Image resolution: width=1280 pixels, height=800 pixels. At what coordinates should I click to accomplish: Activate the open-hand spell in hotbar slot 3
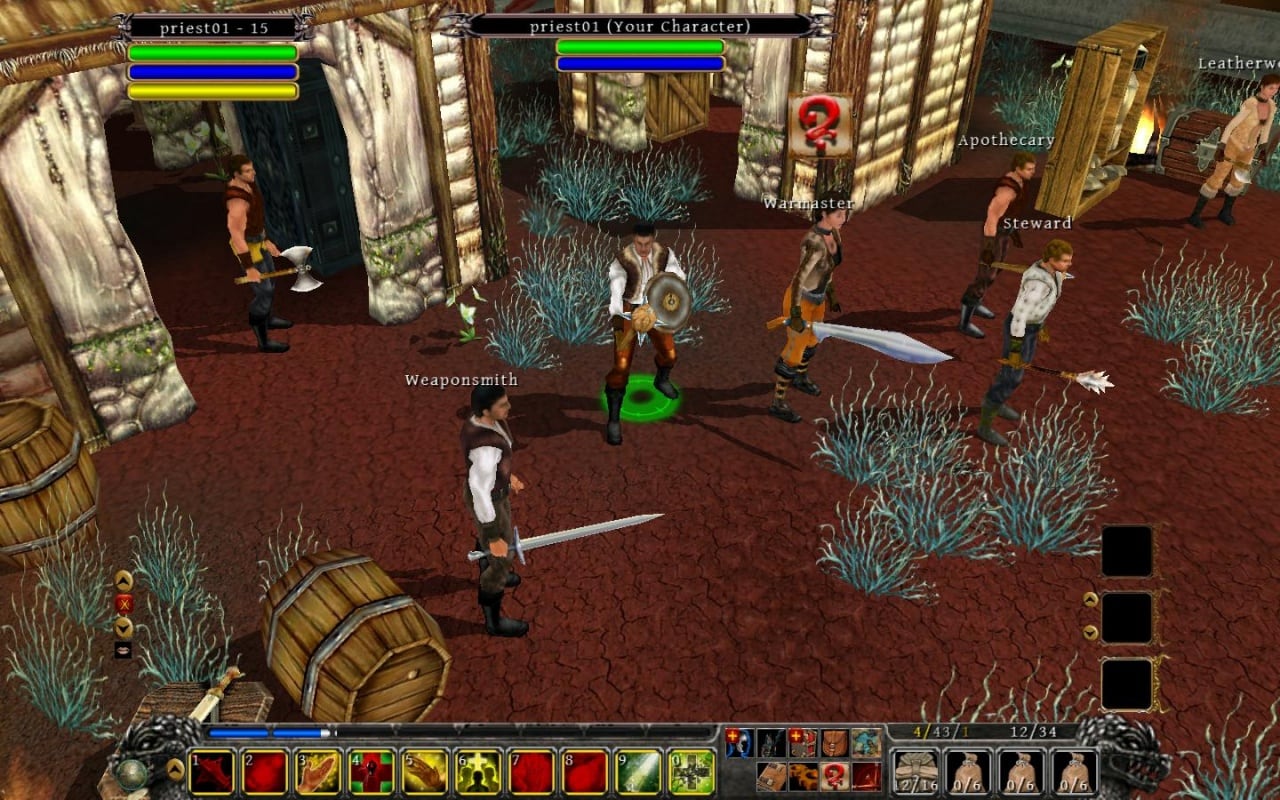pyautogui.click(x=318, y=772)
